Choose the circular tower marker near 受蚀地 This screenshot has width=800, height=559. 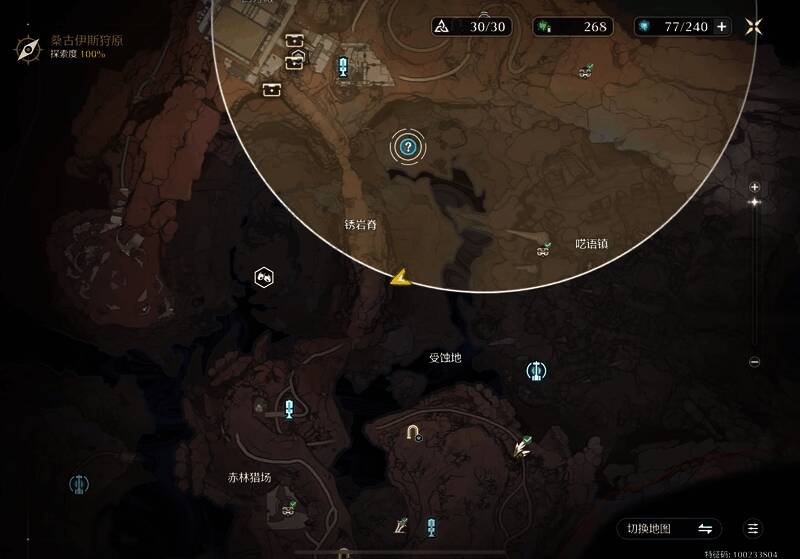coord(536,371)
